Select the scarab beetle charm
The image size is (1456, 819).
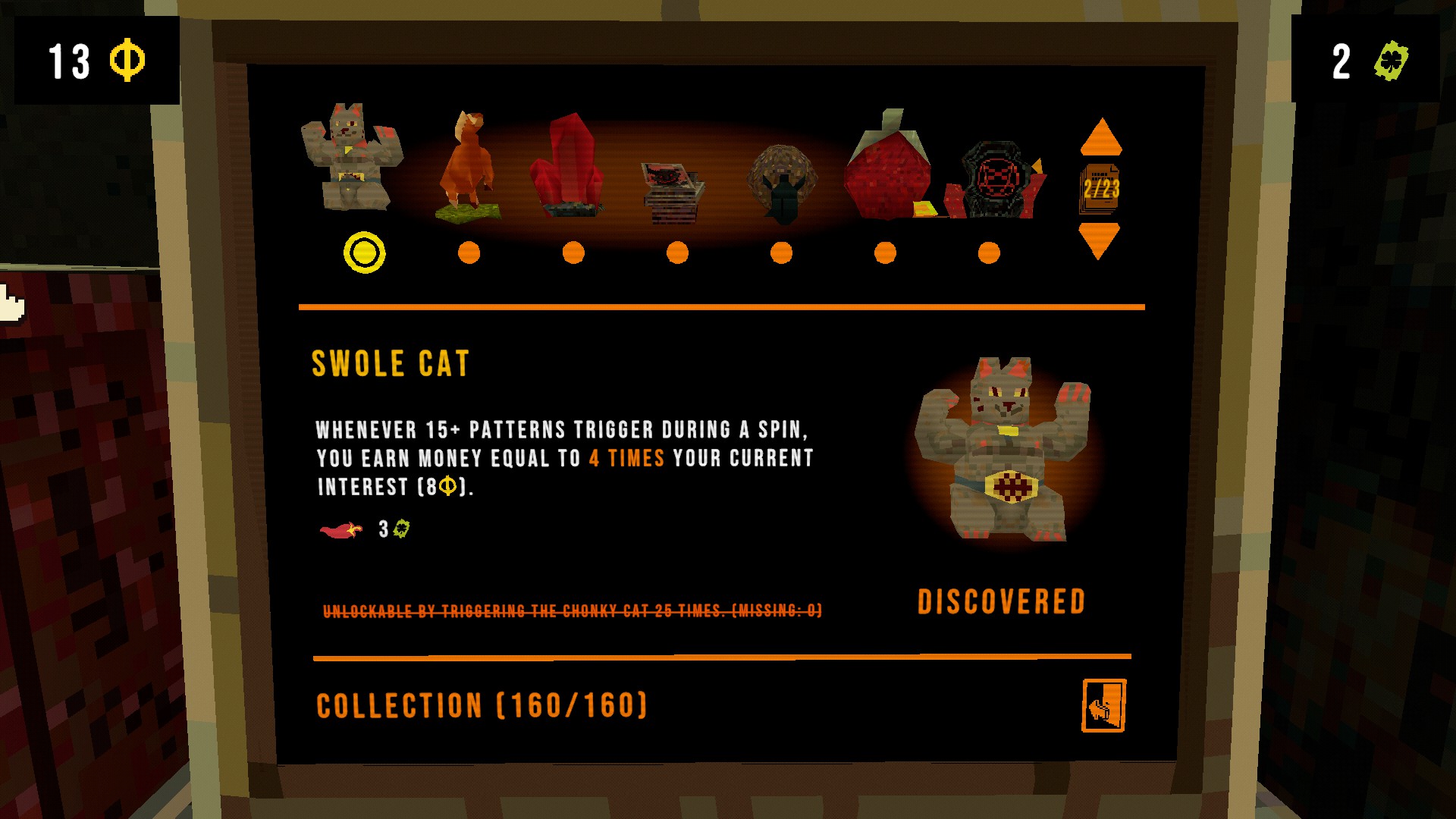(782, 182)
